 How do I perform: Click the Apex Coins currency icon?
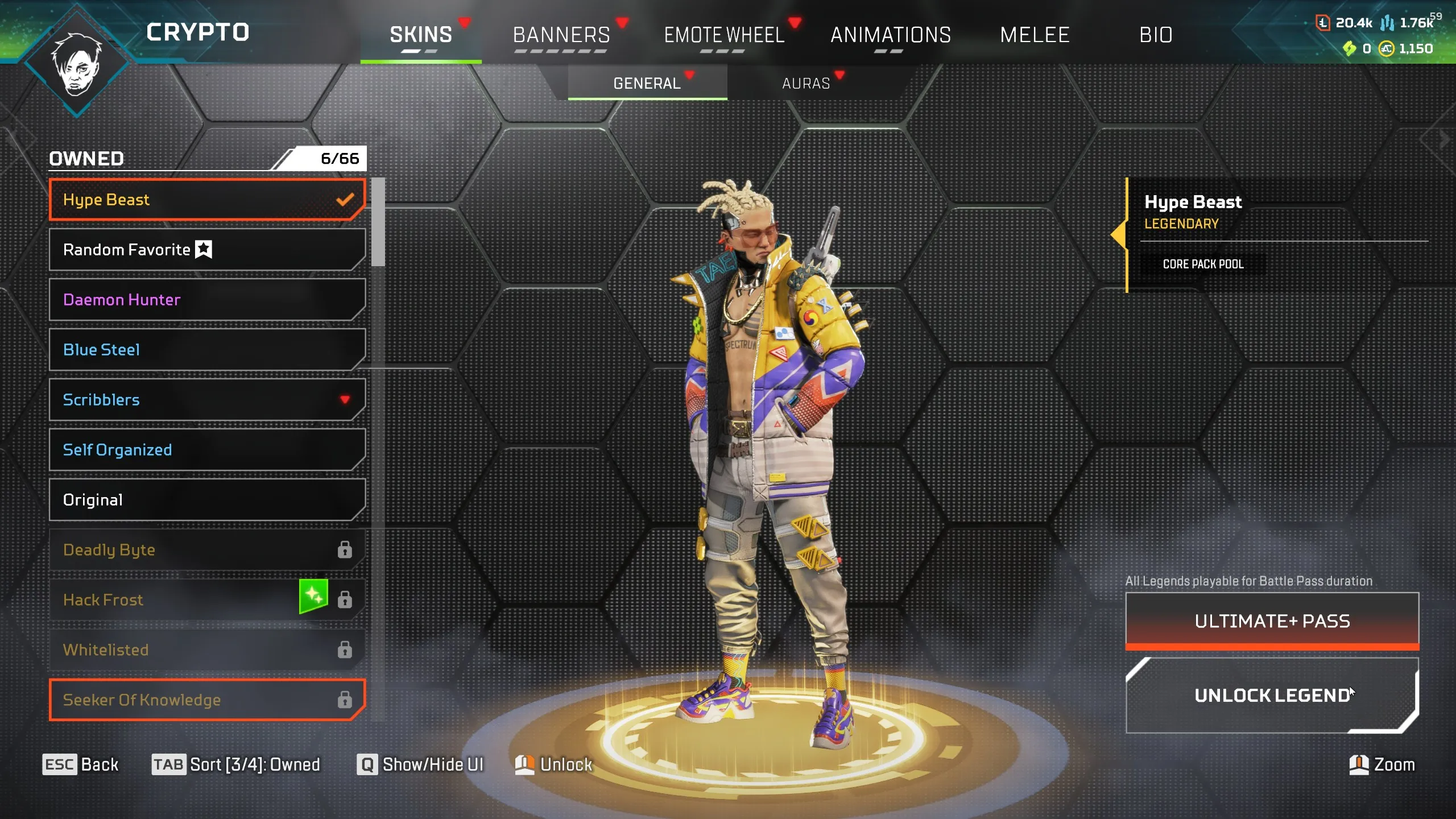(1386, 50)
